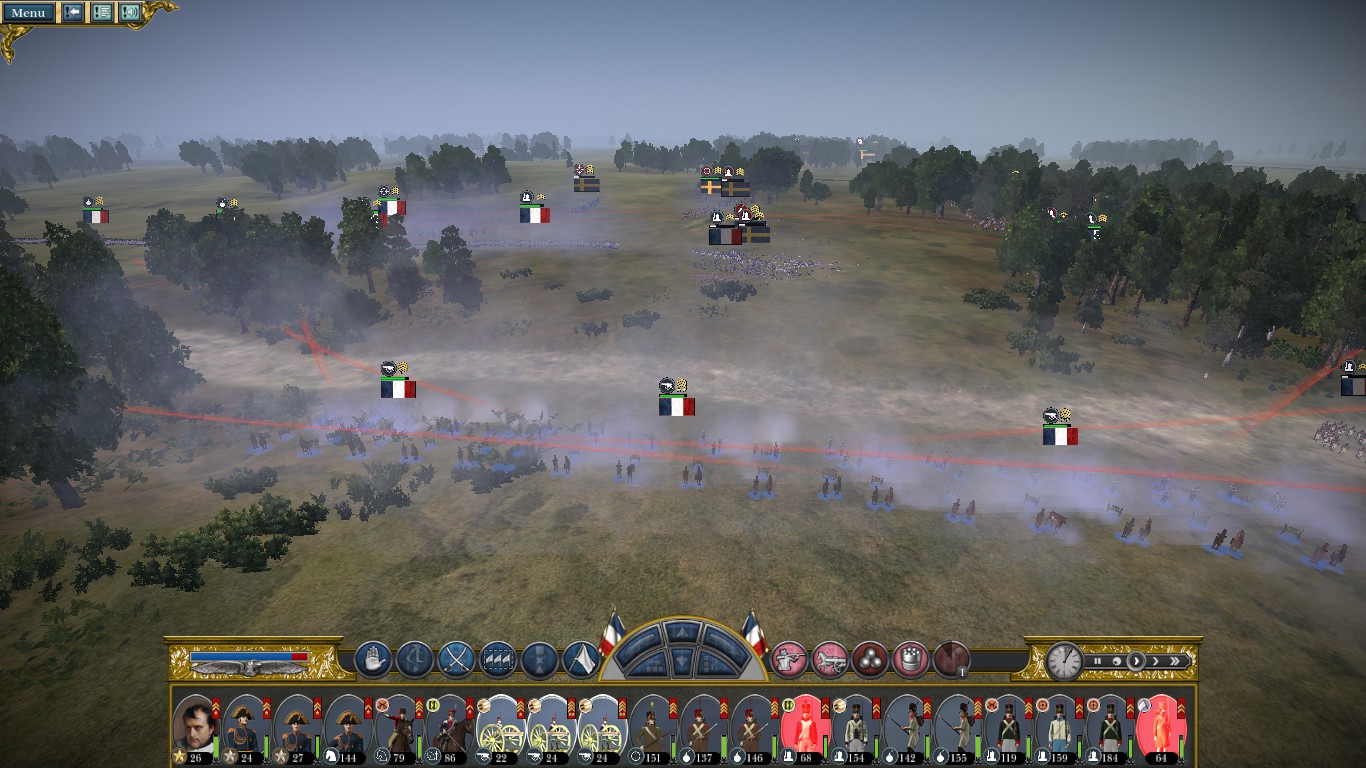Screen dimensions: 1366x768
Task: Activate the halt order hand icon
Action: pyautogui.click(x=372, y=659)
